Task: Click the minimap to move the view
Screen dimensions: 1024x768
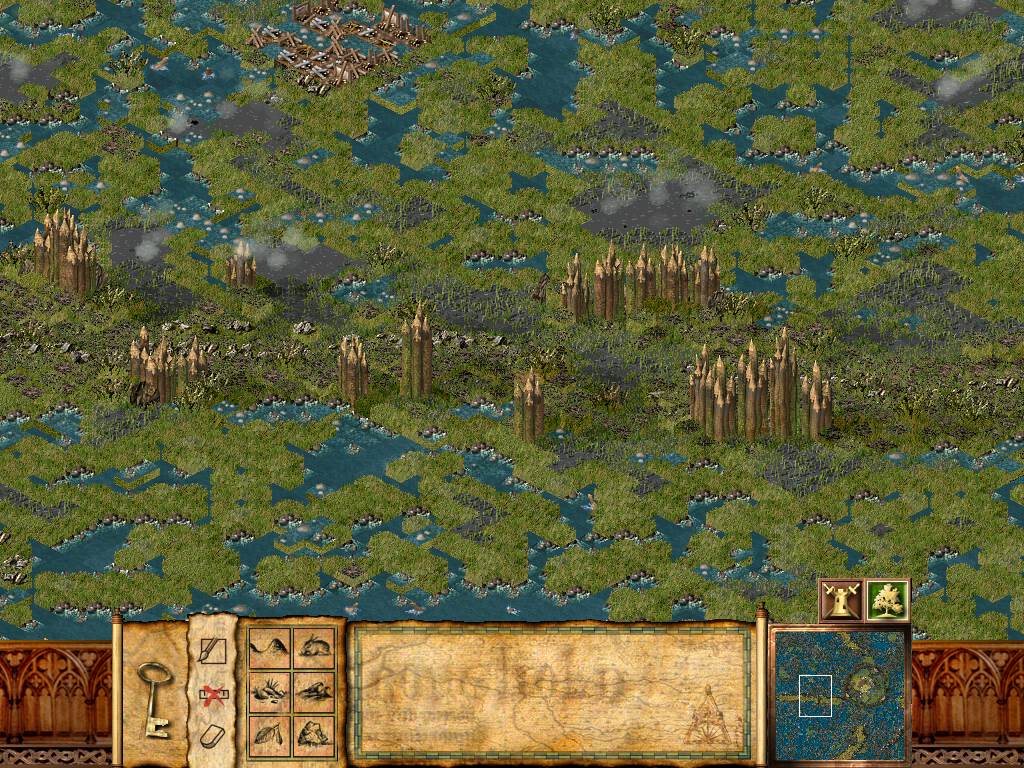Action: [838, 694]
